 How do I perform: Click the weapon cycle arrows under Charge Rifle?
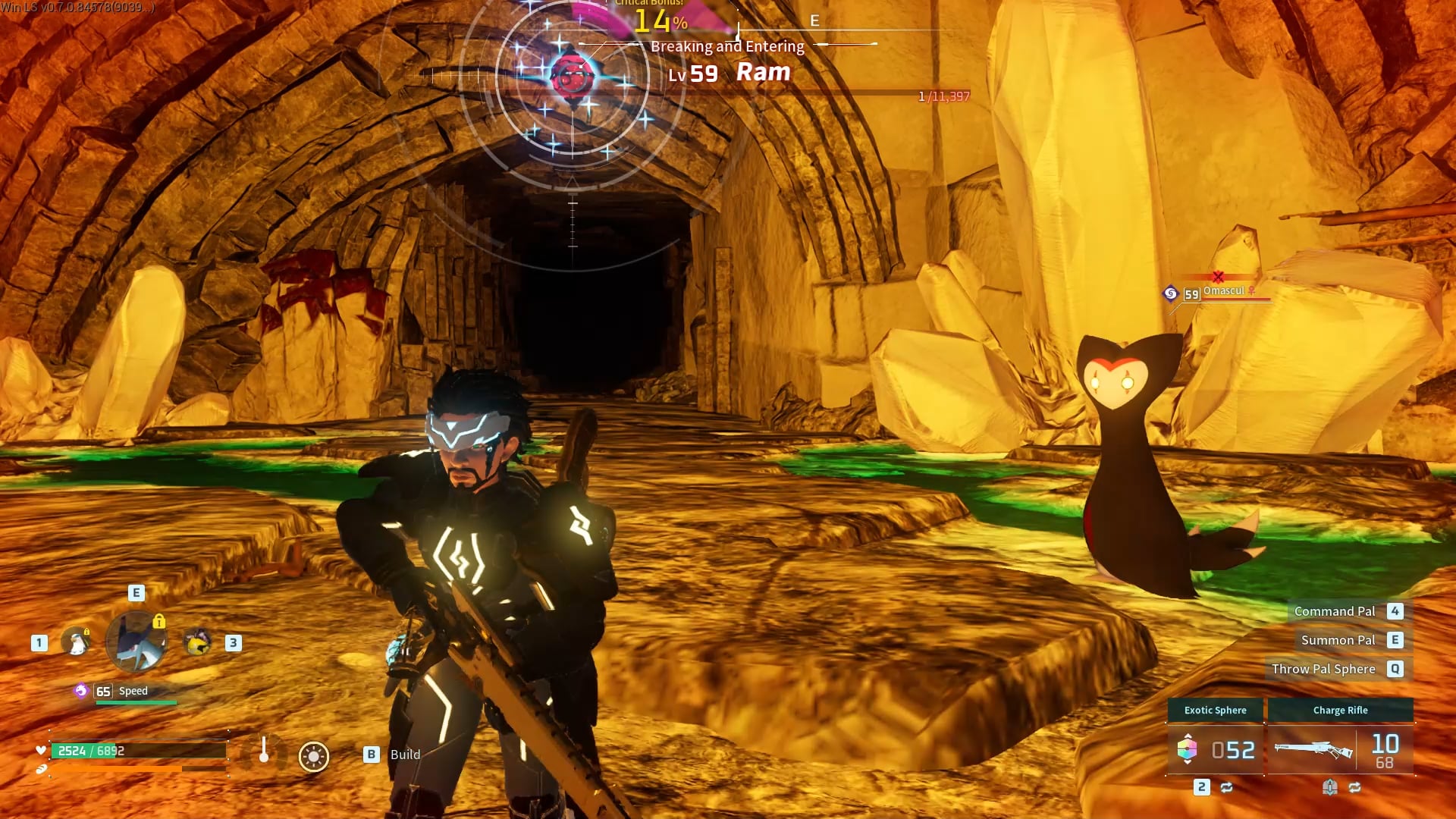click(x=1354, y=787)
